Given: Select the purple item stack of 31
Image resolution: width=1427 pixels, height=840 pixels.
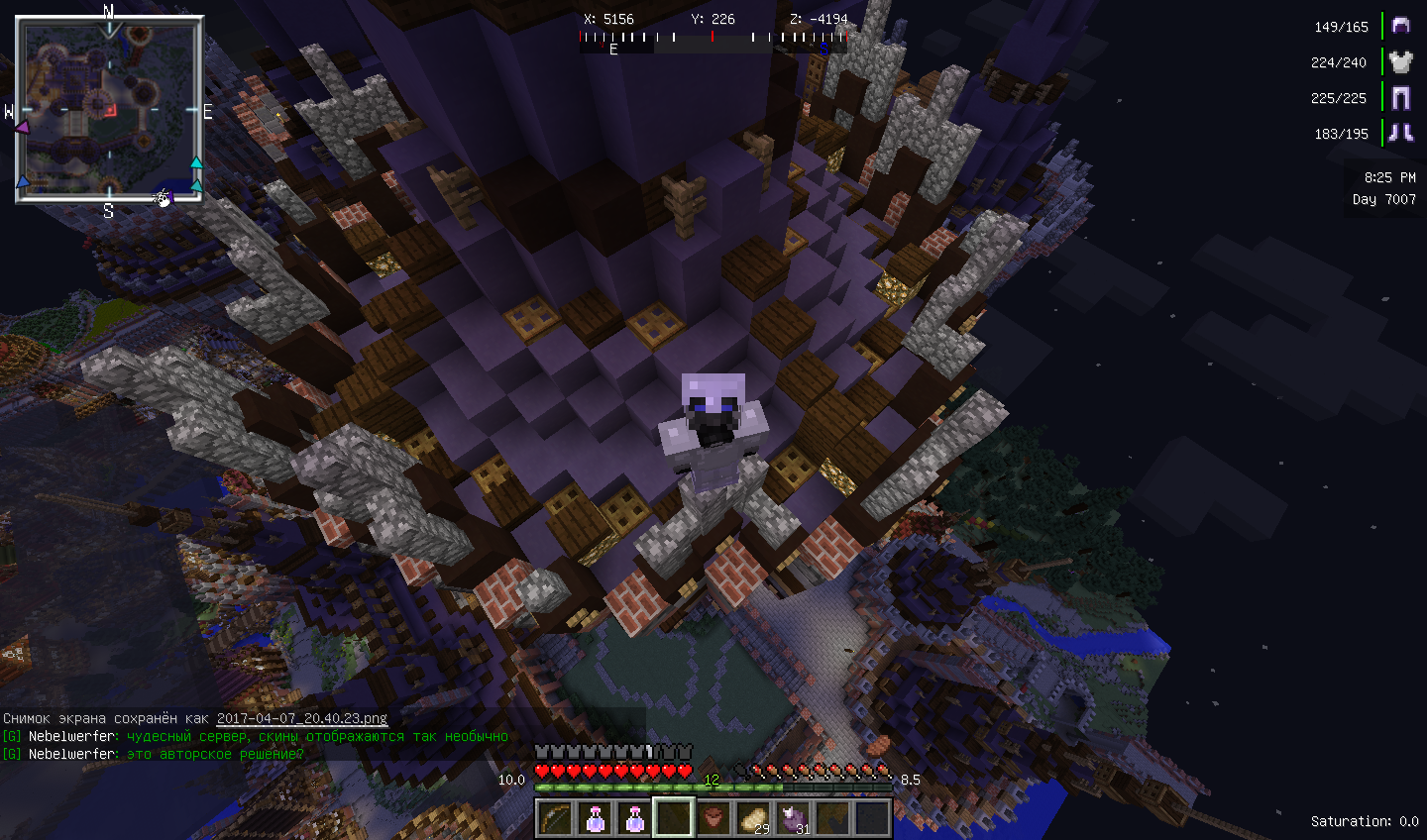Looking at the screenshot, I should tap(794, 818).
